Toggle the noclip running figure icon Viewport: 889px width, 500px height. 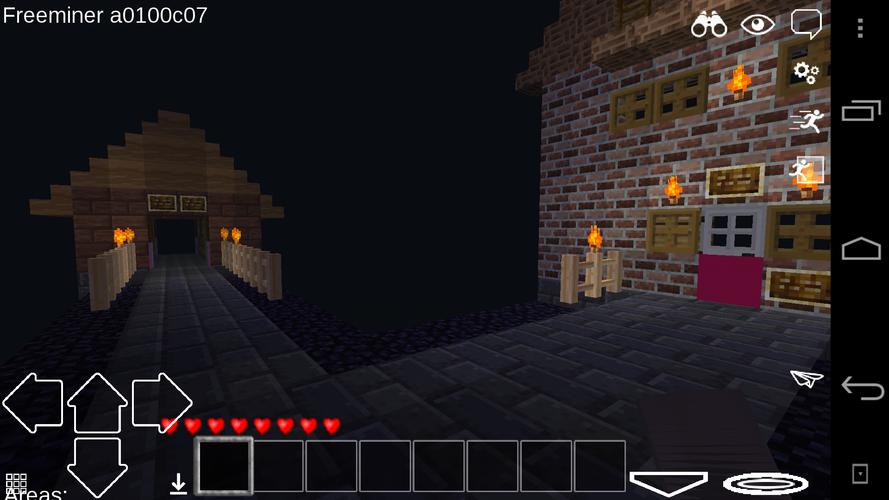806,170
